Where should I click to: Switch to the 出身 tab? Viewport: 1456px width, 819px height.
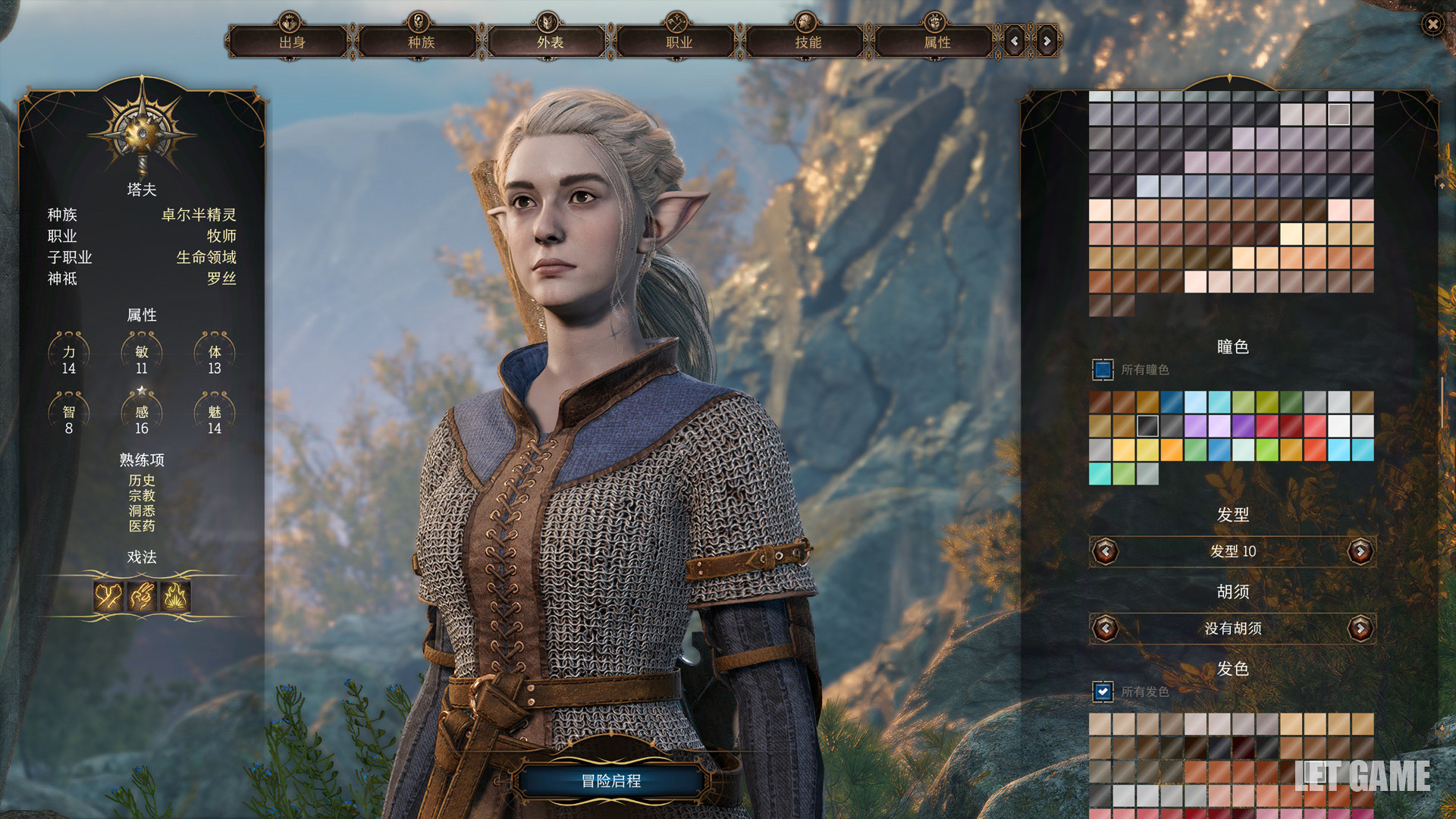pyautogui.click(x=291, y=42)
